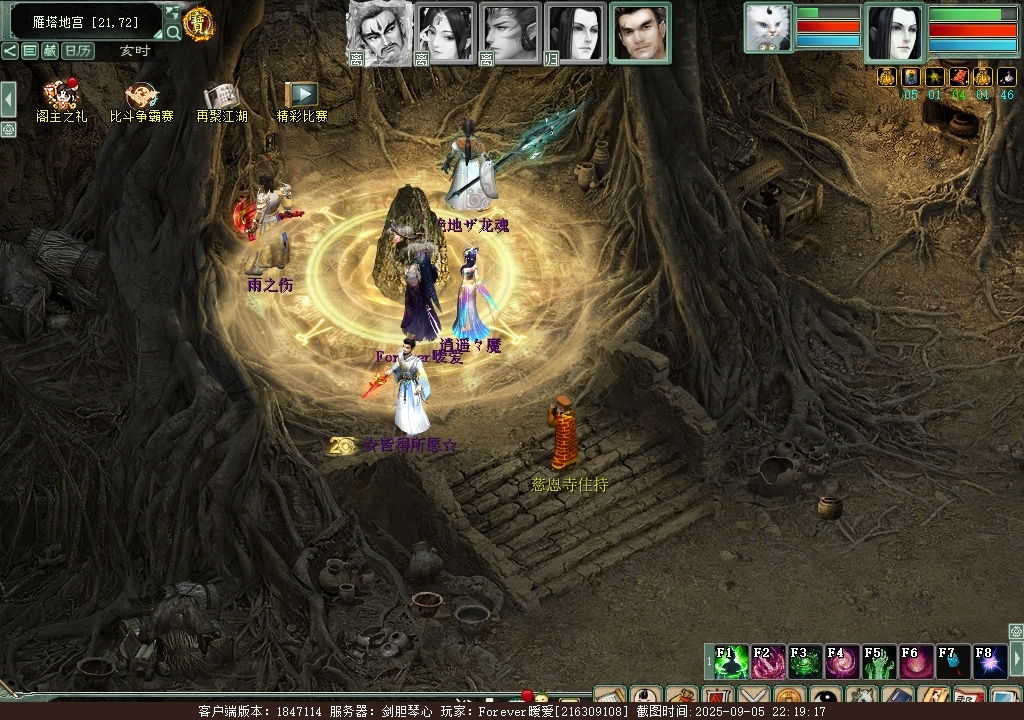Activate the F1 green aura skill
The height and width of the screenshot is (720, 1024).
click(x=730, y=662)
